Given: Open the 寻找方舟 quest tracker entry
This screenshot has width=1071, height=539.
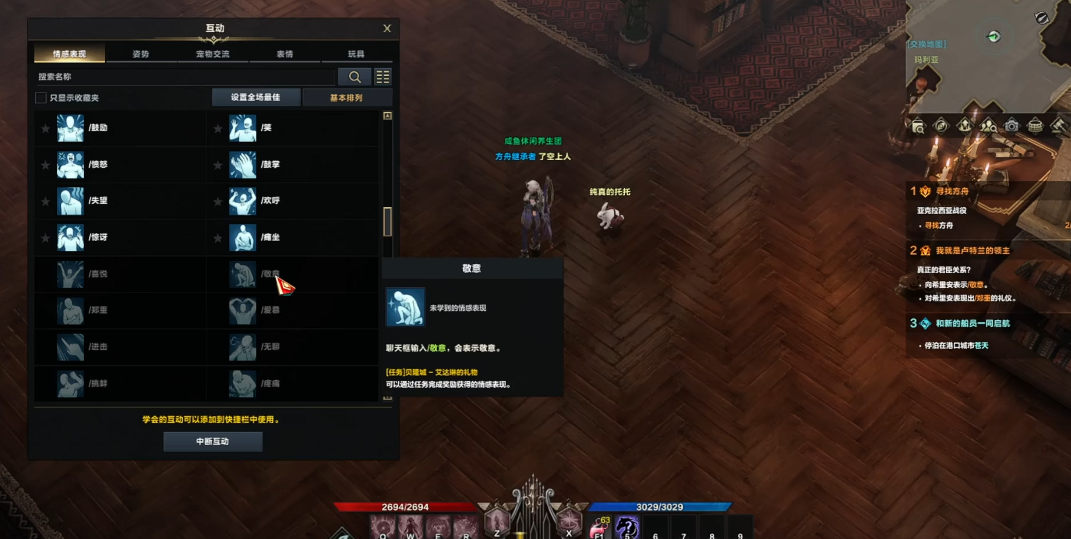Looking at the screenshot, I should click(950, 191).
